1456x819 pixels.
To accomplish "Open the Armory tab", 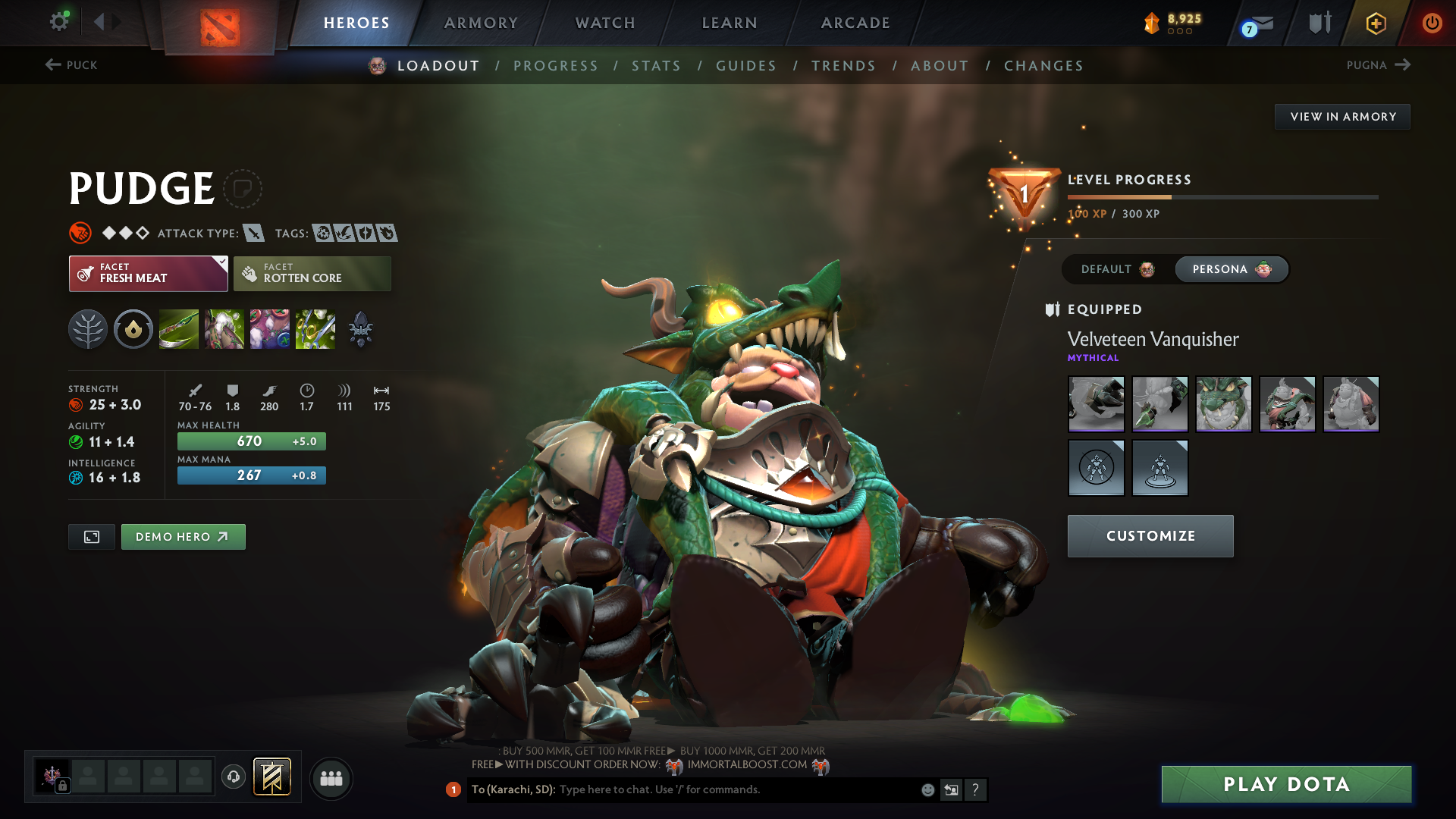I will point(481,23).
